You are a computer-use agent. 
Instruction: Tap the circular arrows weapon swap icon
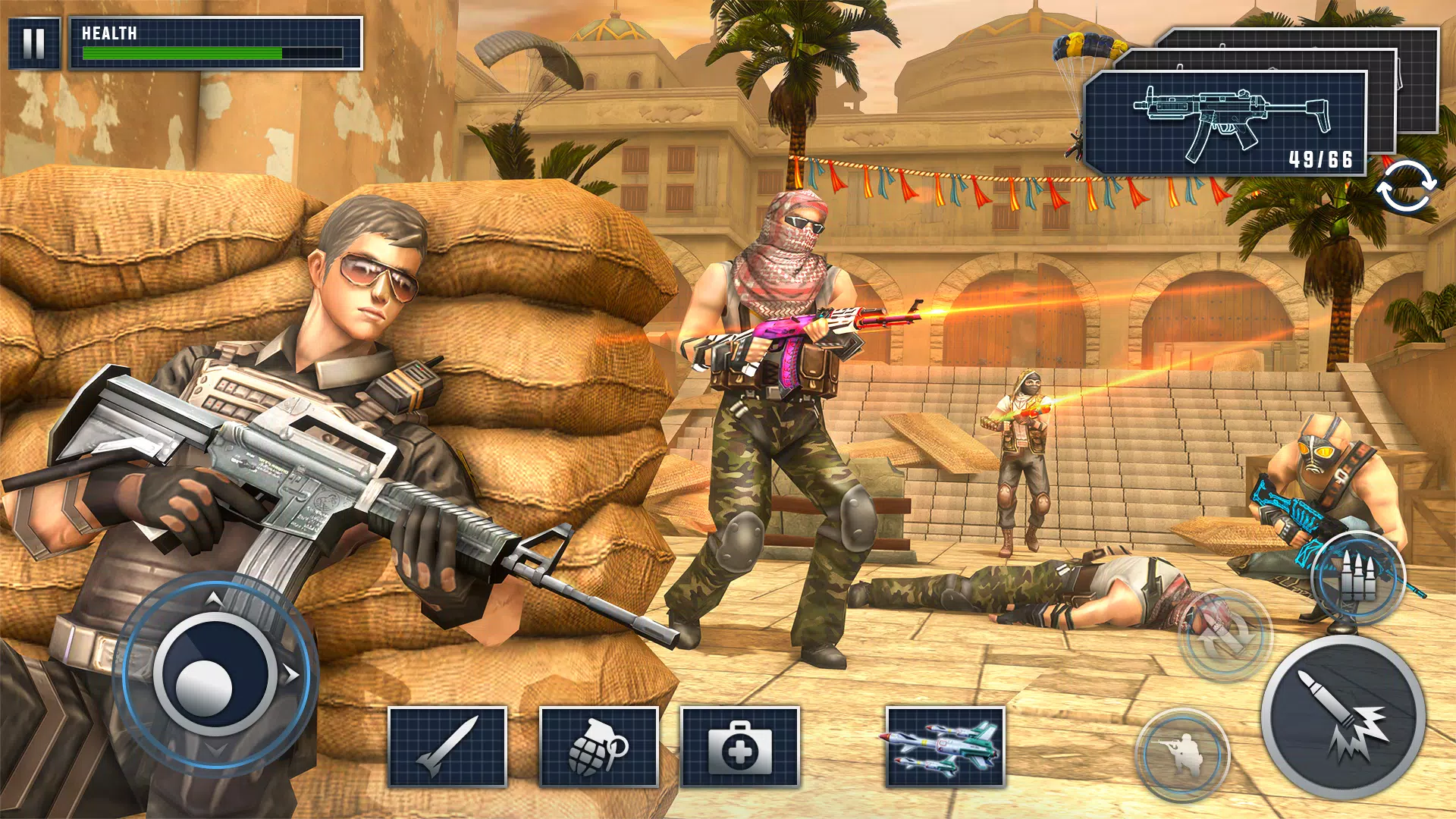[1406, 187]
